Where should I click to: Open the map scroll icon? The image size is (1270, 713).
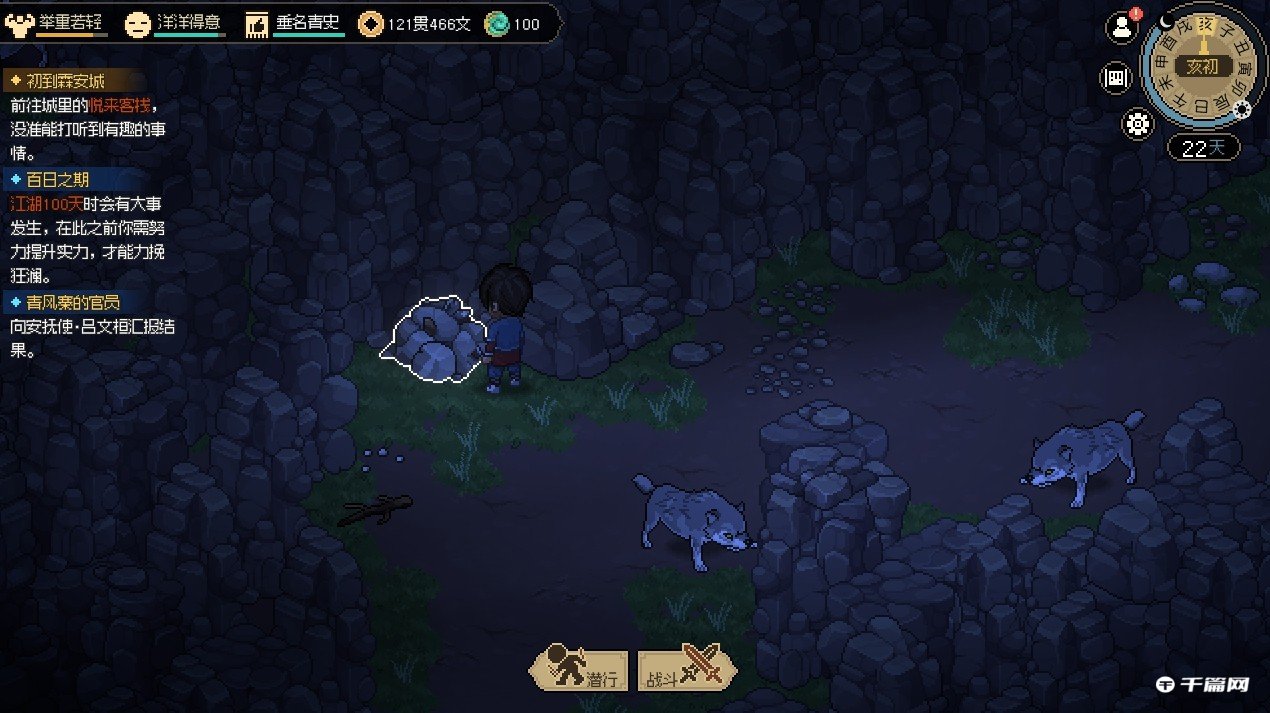tap(1115, 78)
